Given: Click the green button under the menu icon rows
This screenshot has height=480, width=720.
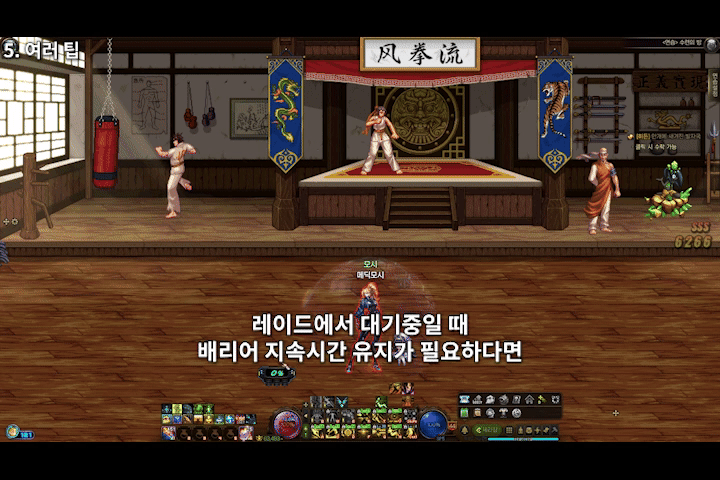Looking at the screenshot, I should click(487, 431).
